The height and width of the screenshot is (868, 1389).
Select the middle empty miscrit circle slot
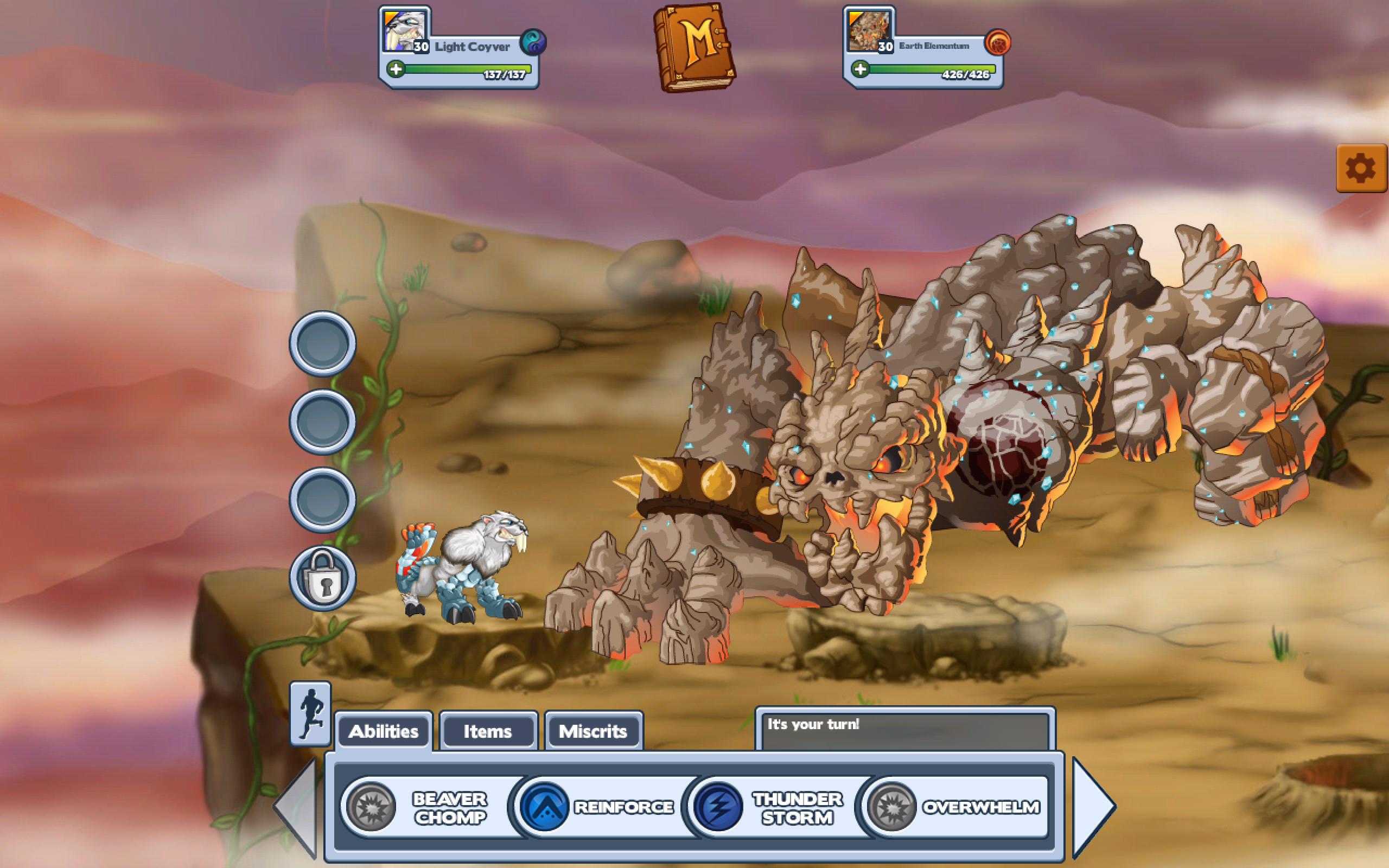point(322,423)
